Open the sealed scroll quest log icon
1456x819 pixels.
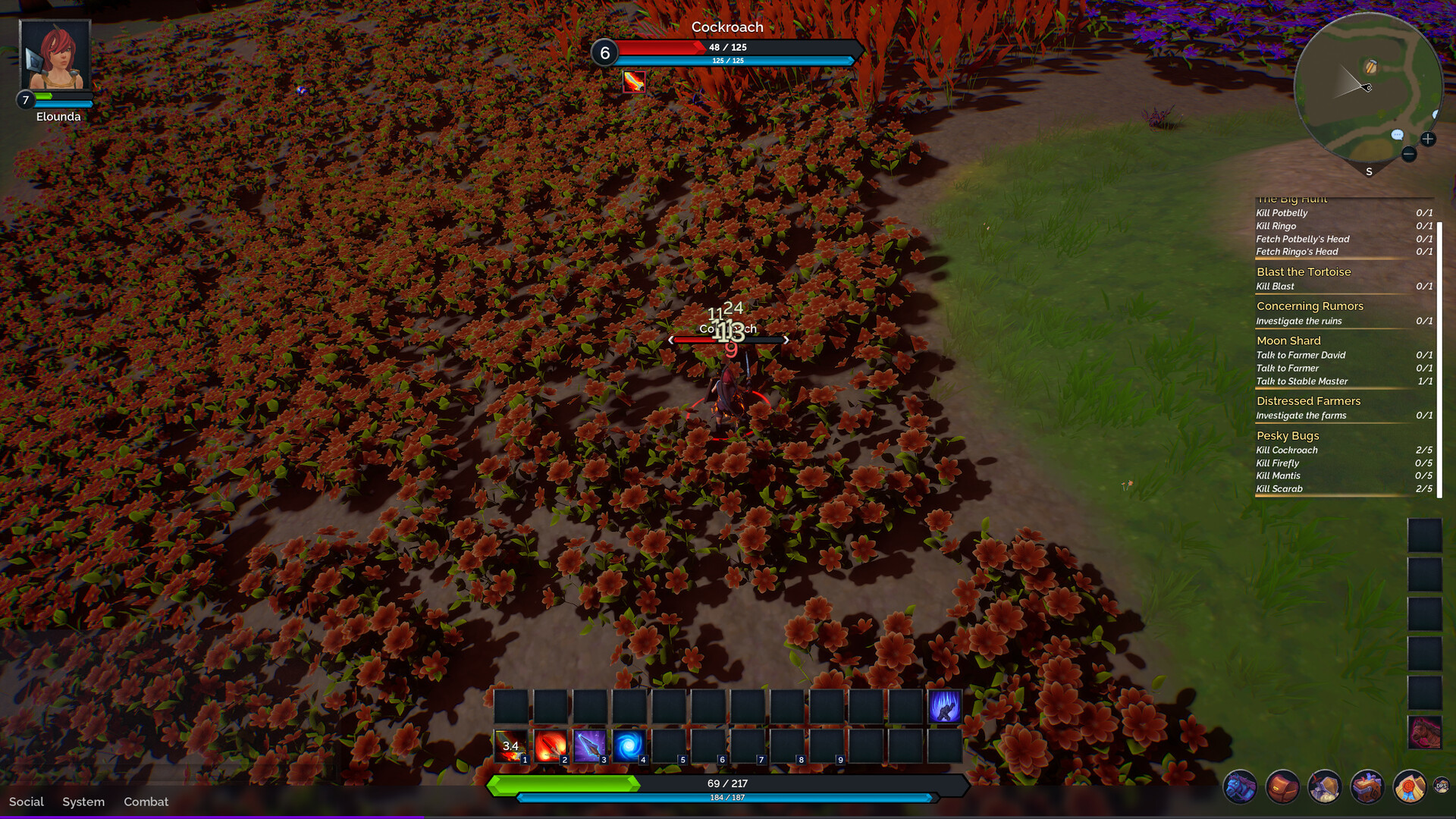pyautogui.click(x=1410, y=786)
